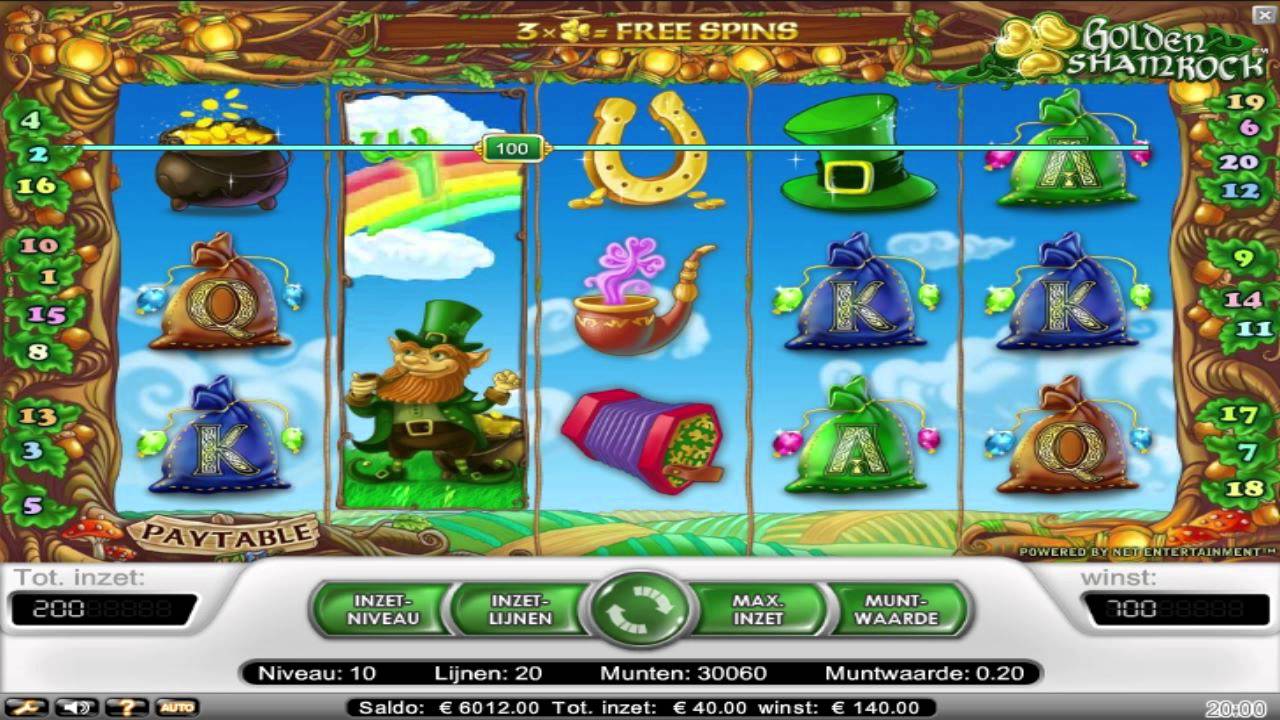Image resolution: width=1280 pixels, height=720 pixels.
Task: Click payline number 9 leaf
Action: [1243, 258]
